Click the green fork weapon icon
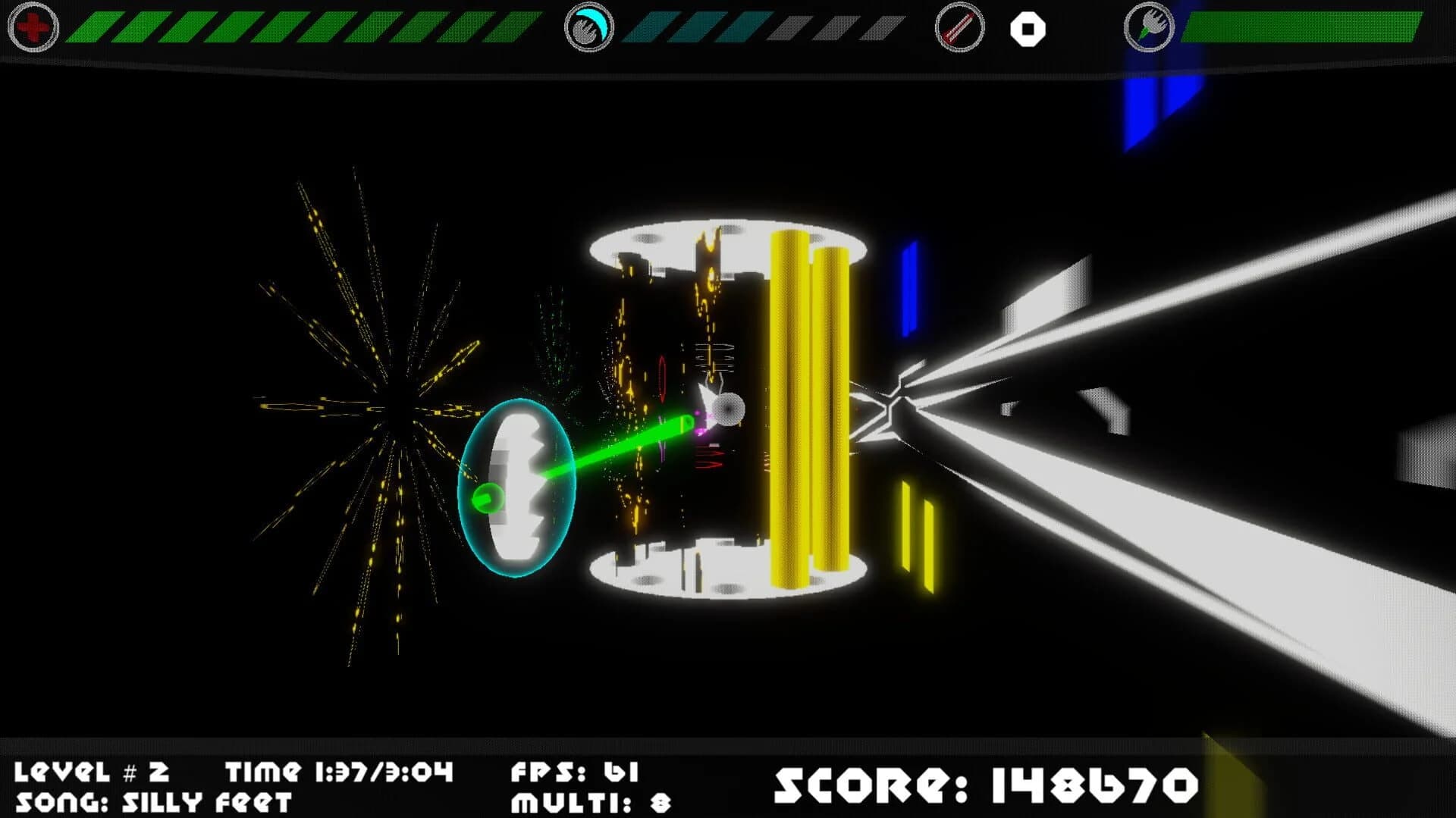 pyautogui.click(x=1147, y=29)
